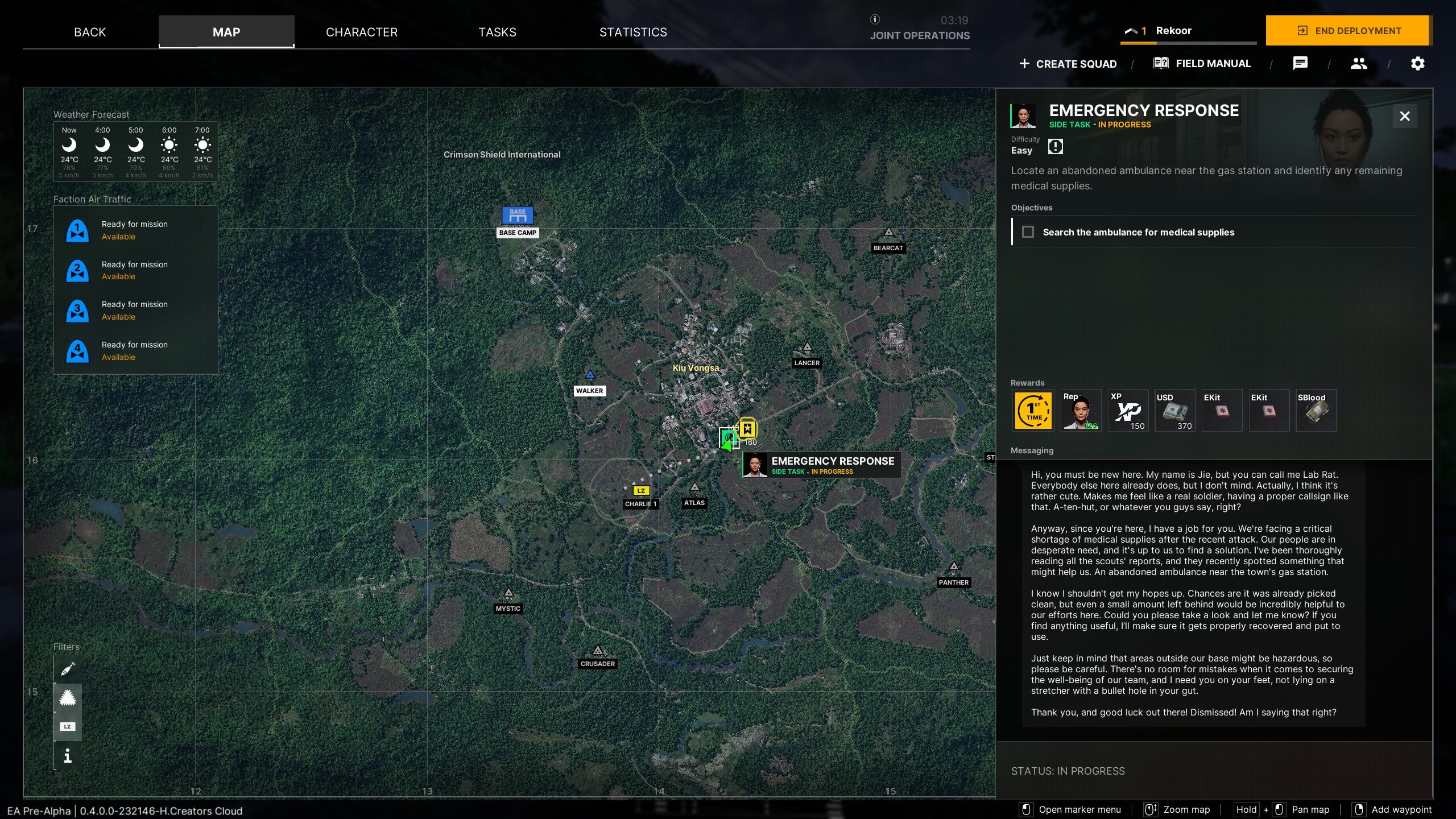The image size is (1456, 819).
Task: Open the social players panel
Action: point(1359,63)
